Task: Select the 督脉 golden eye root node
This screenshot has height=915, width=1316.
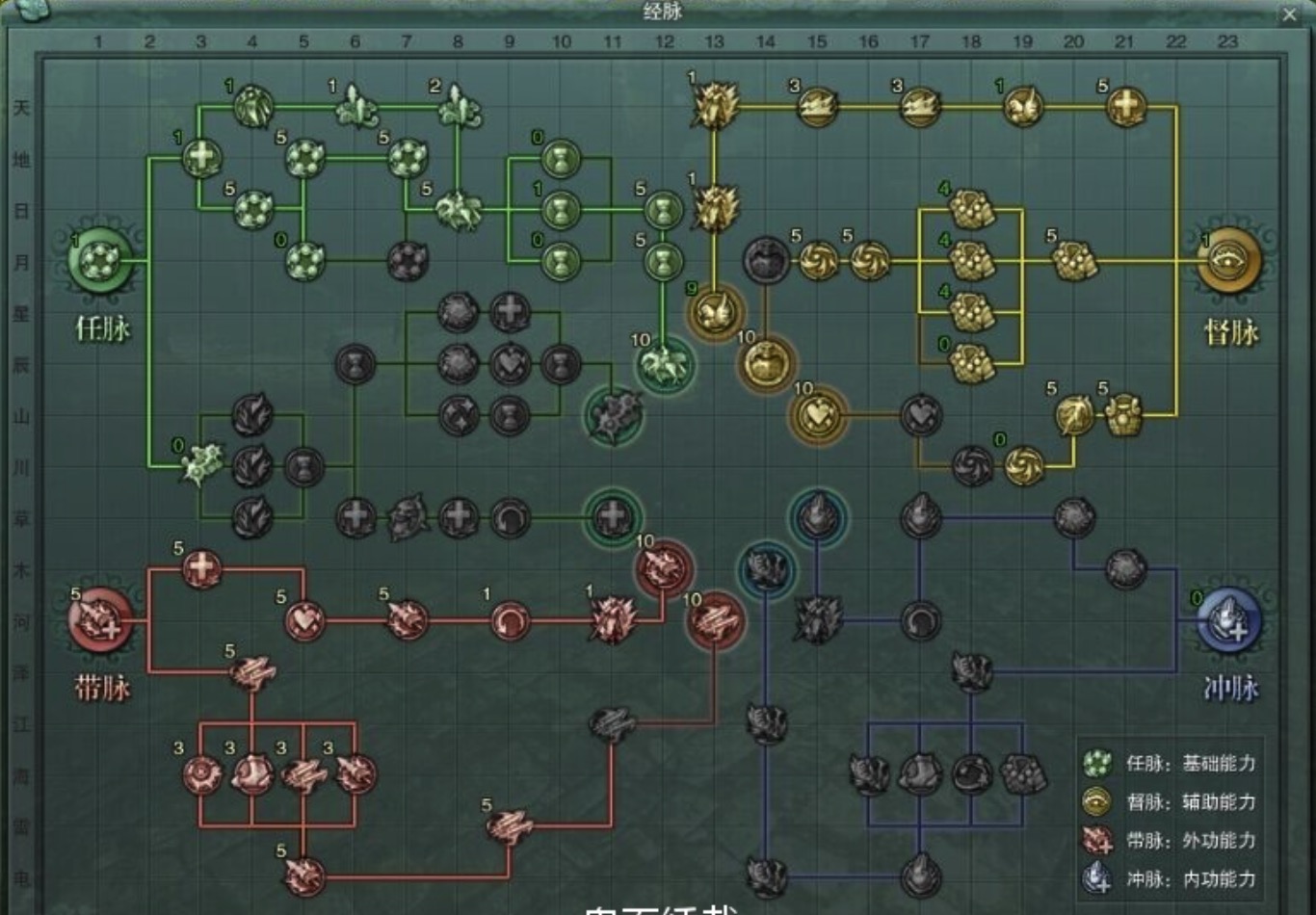Action: (1228, 260)
